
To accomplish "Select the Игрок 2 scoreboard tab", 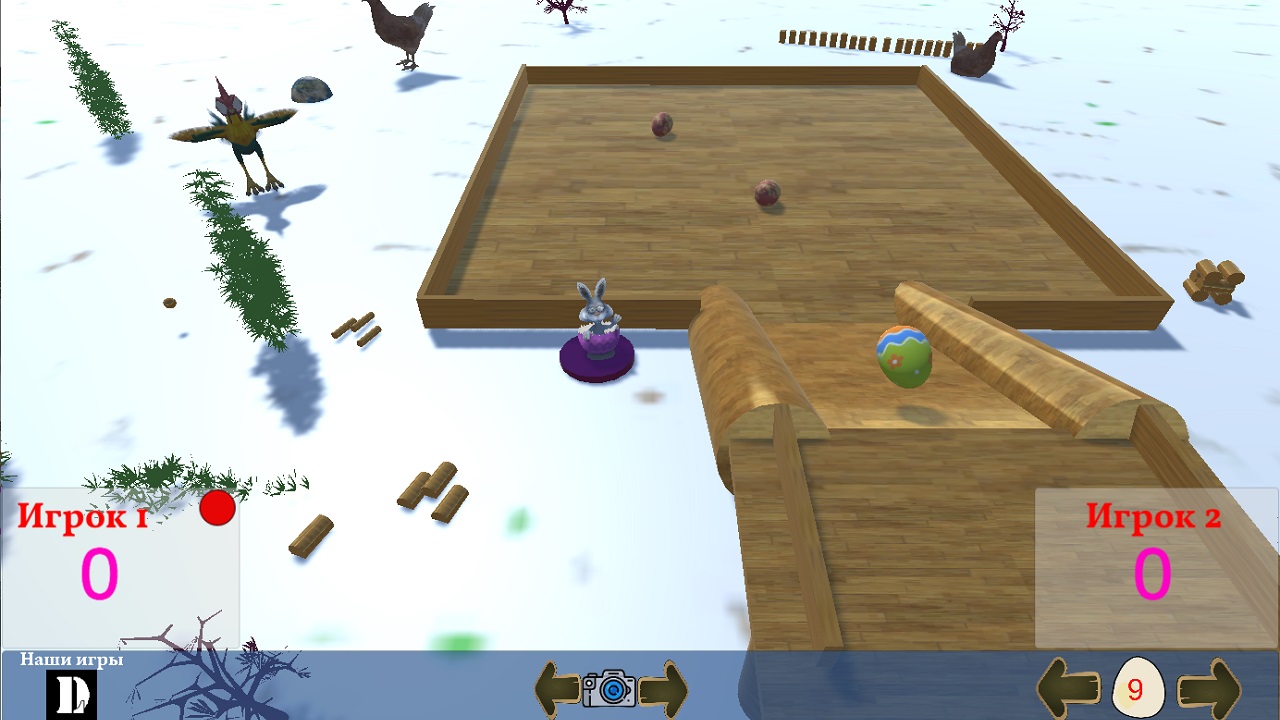I will (1152, 518).
